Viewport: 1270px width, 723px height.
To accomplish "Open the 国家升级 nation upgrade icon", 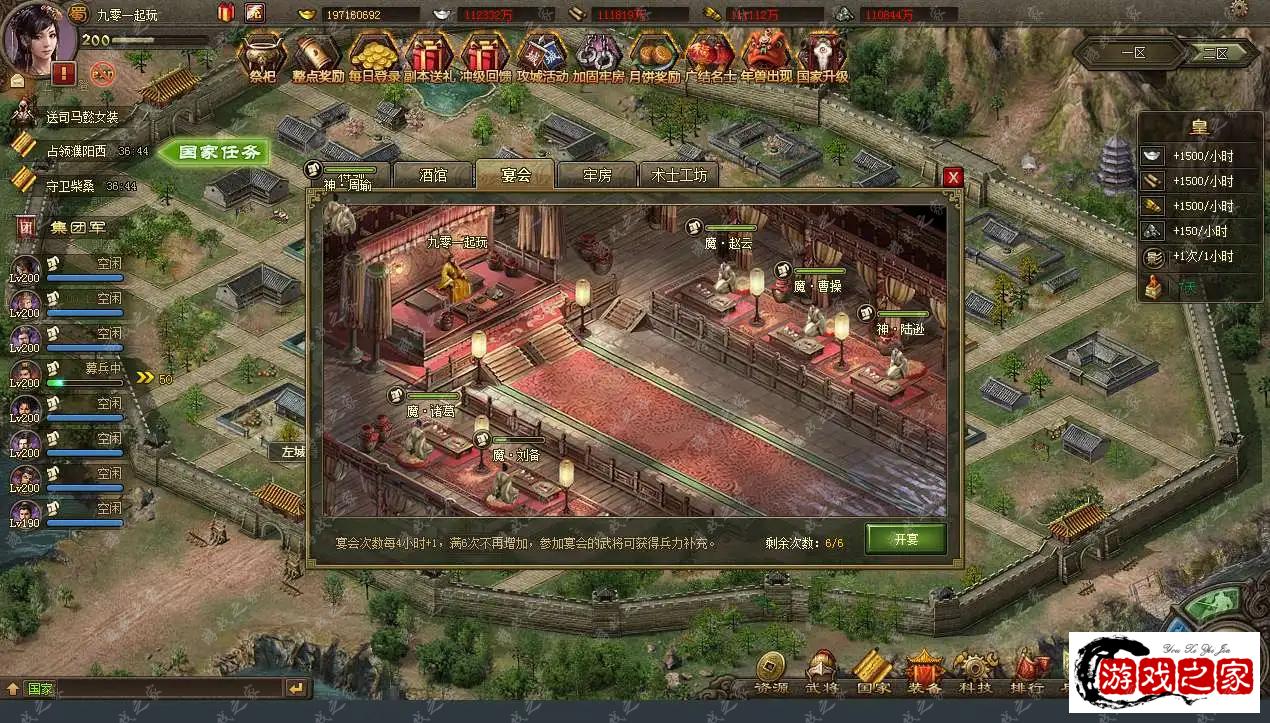I will click(x=822, y=56).
